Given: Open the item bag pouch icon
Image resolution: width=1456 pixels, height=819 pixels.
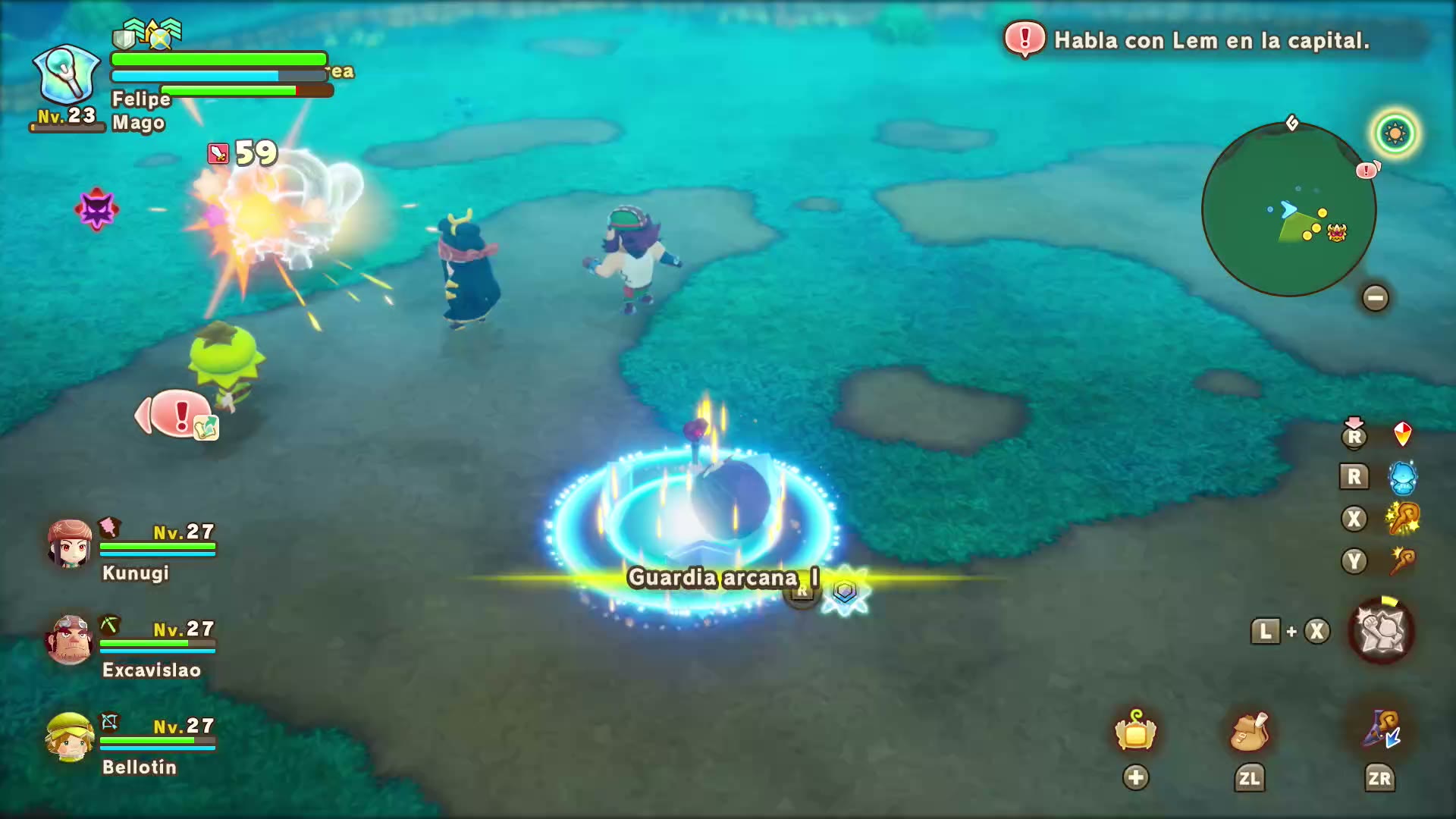Looking at the screenshot, I should tap(1249, 732).
